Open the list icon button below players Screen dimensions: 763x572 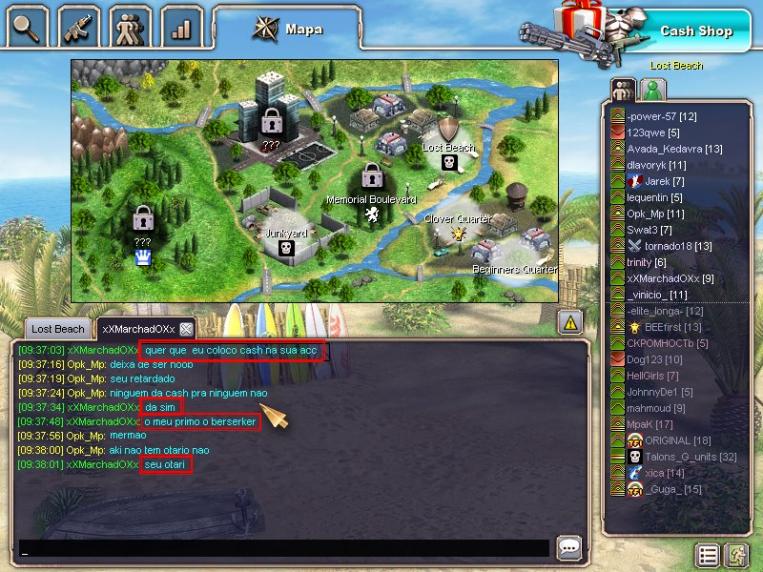point(707,555)
